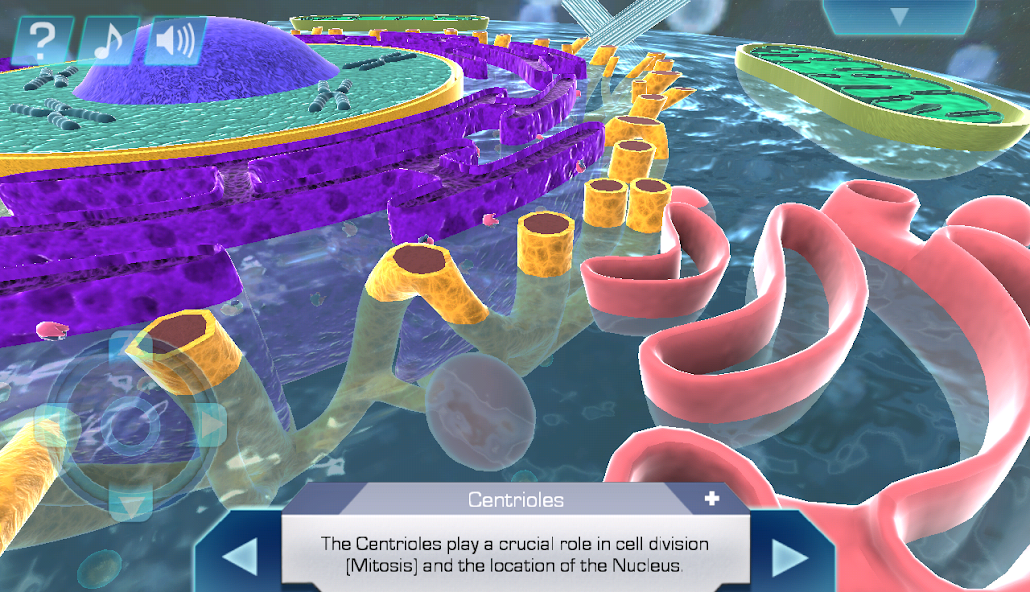Toggle the music note button
Viewport: 1030px width, 592px height.
(109, 42)
